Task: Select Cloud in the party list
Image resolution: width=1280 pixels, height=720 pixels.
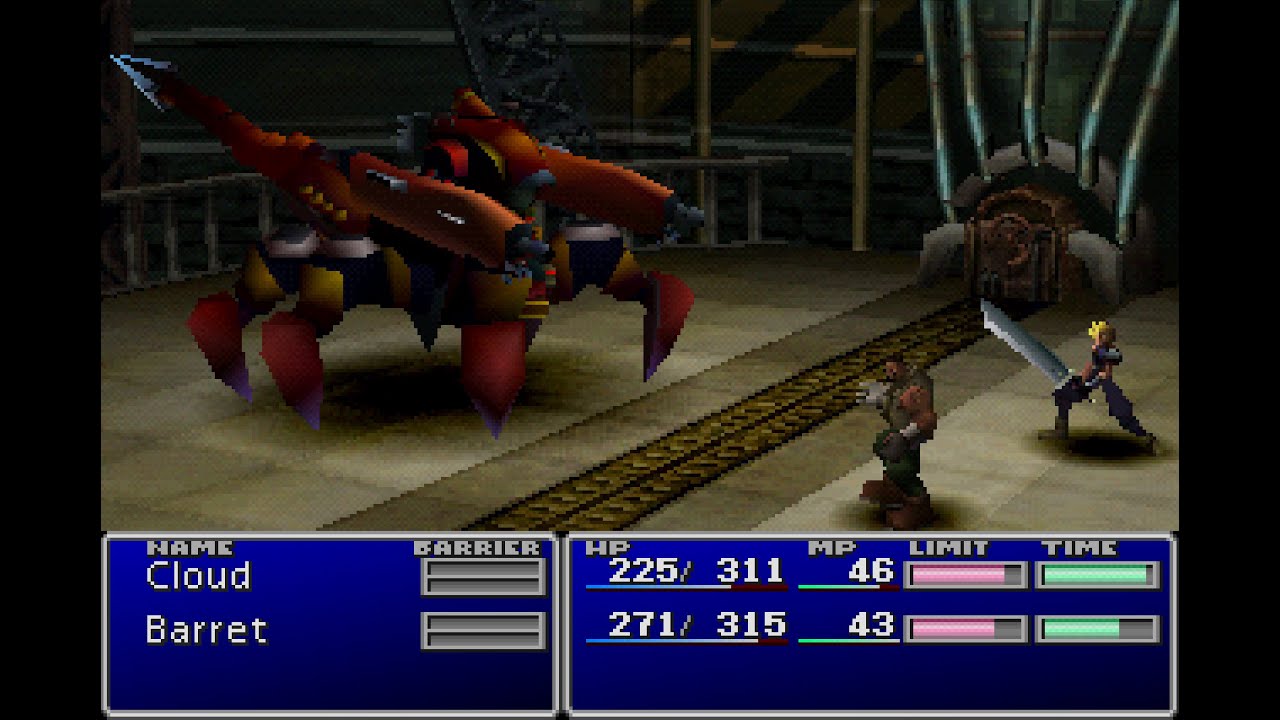Action: tap(198, 576)
